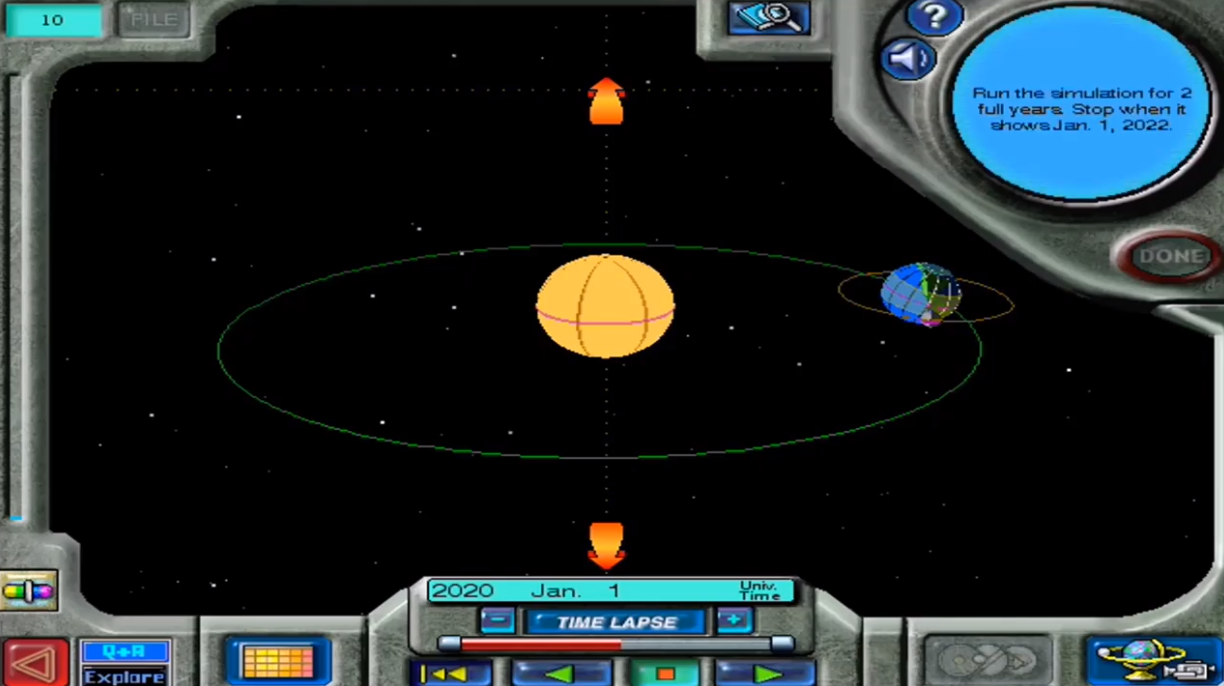Open the orange calendar grid

click(278, 662)
